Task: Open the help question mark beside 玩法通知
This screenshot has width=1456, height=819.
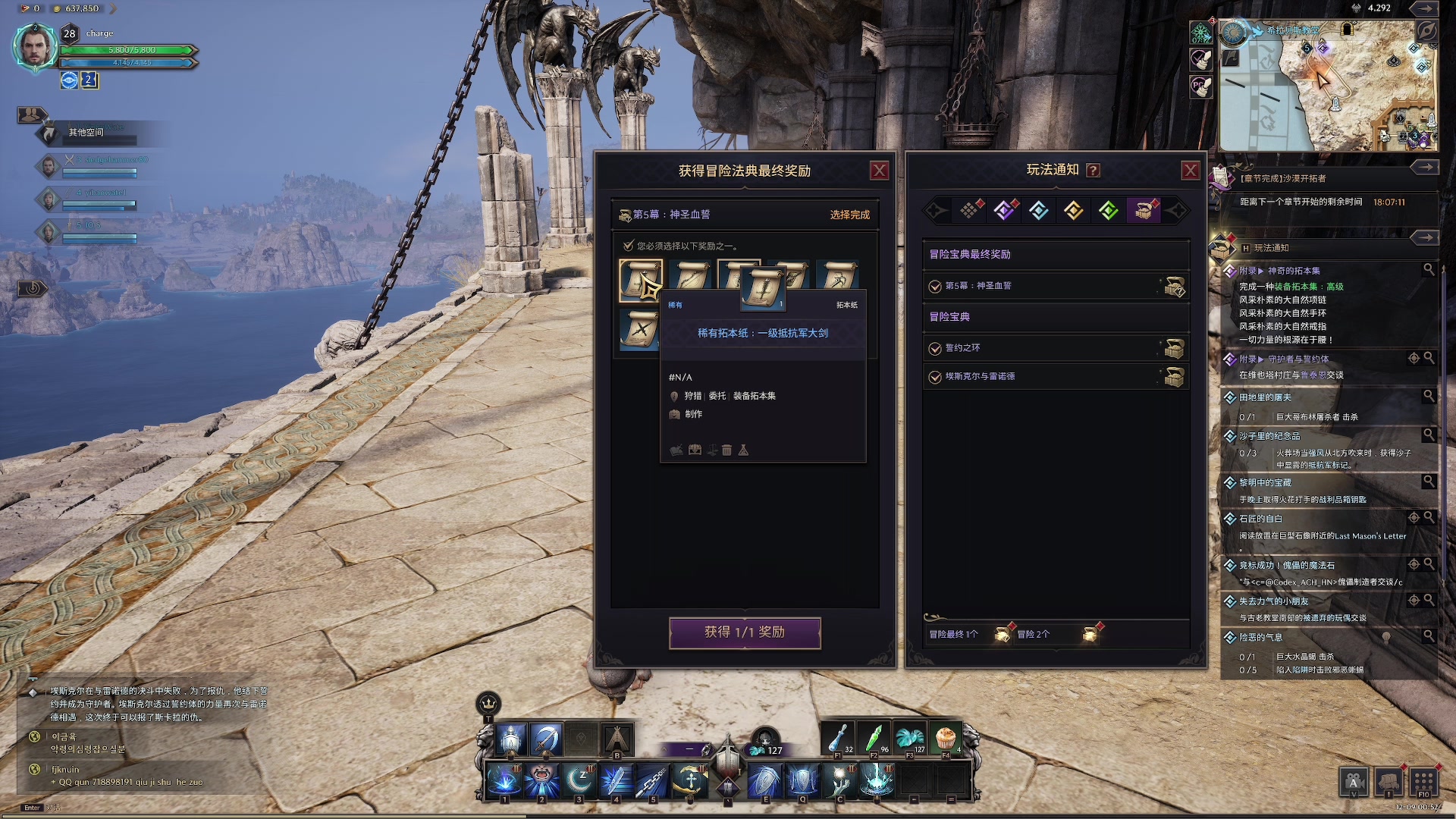Action: point(1093,171)
